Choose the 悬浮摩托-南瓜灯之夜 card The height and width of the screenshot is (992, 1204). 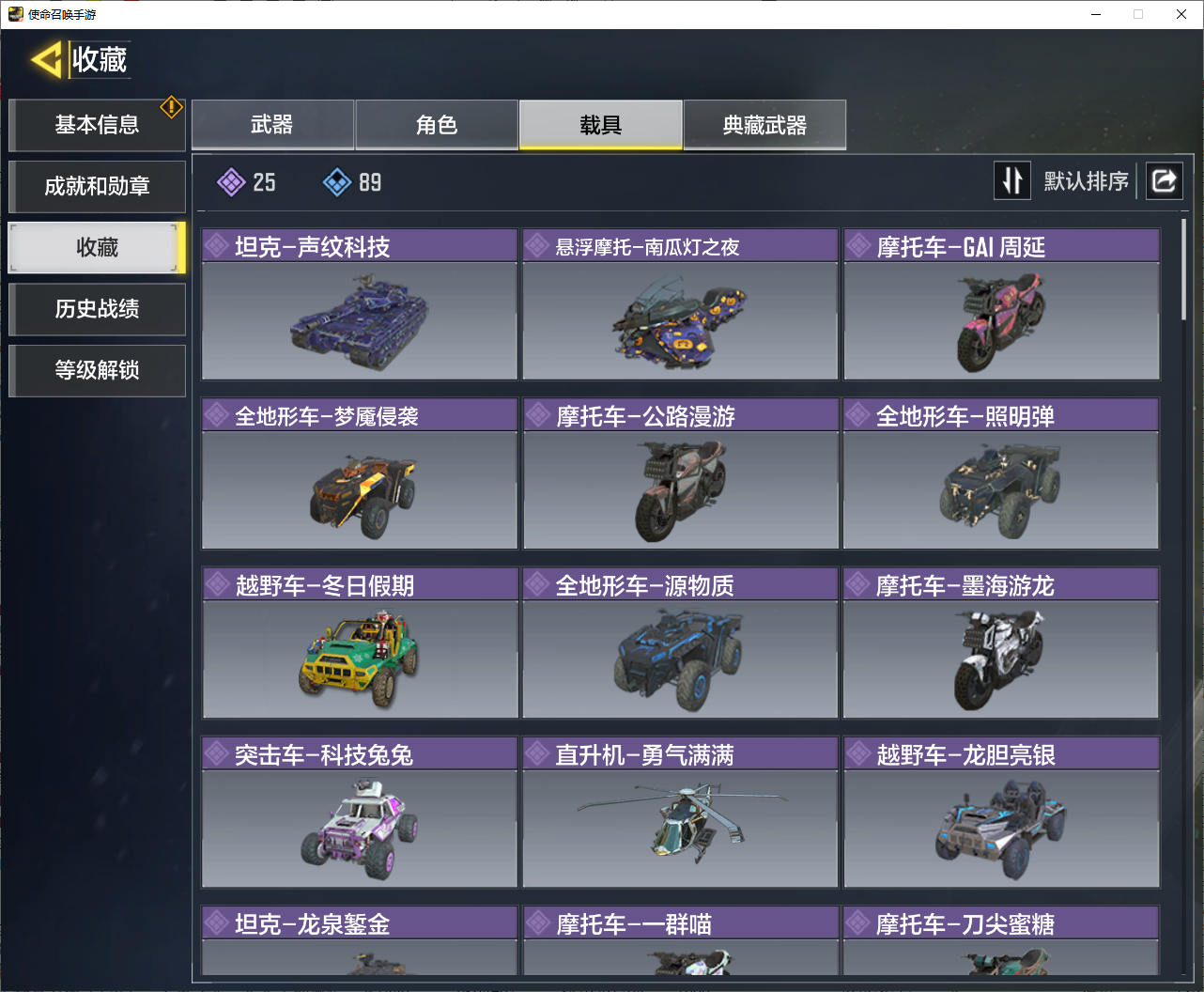pos(680,304)
